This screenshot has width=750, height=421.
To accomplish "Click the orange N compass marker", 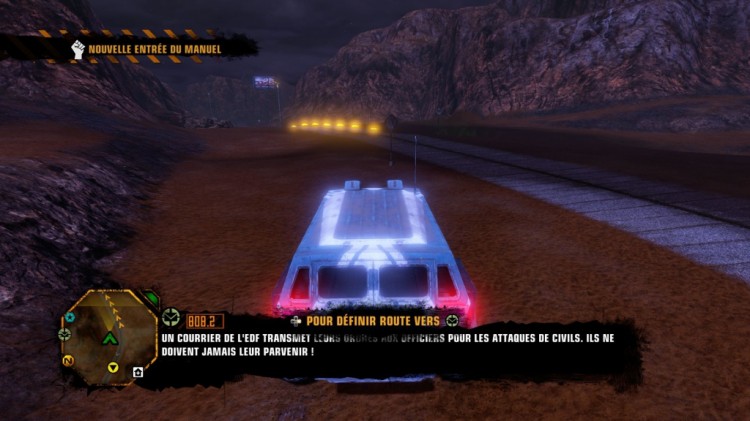I will point(68,360).
